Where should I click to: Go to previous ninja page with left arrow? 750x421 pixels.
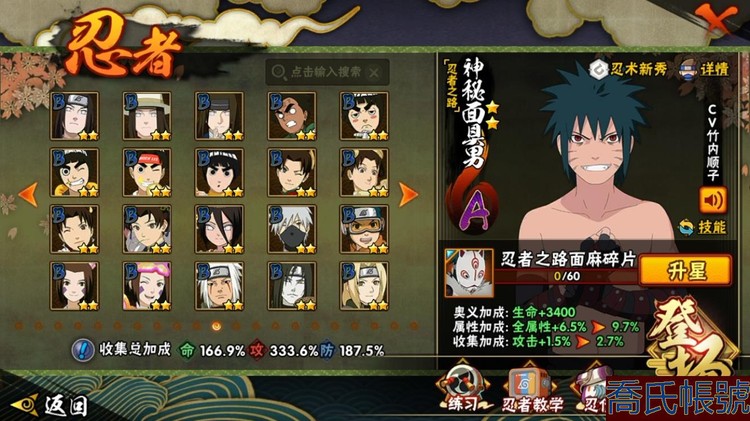pyautogui.click(x=30, y=192)
